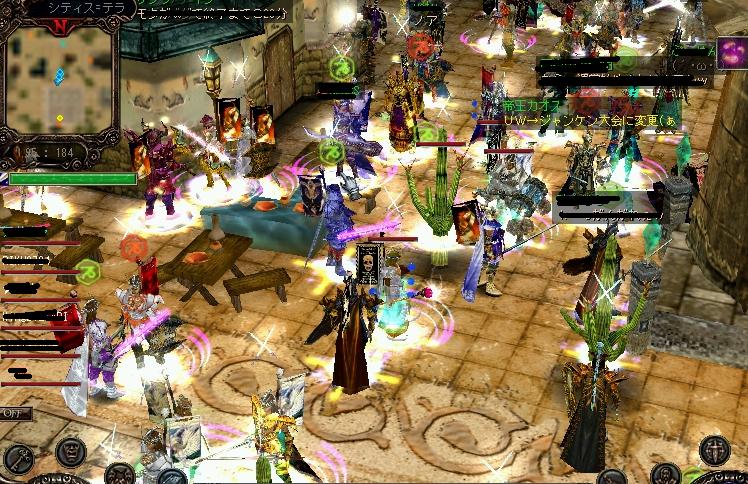Toggle the OFF button
Image resolution: width=748 pixels, height=484 pixels.
[14, 413]
